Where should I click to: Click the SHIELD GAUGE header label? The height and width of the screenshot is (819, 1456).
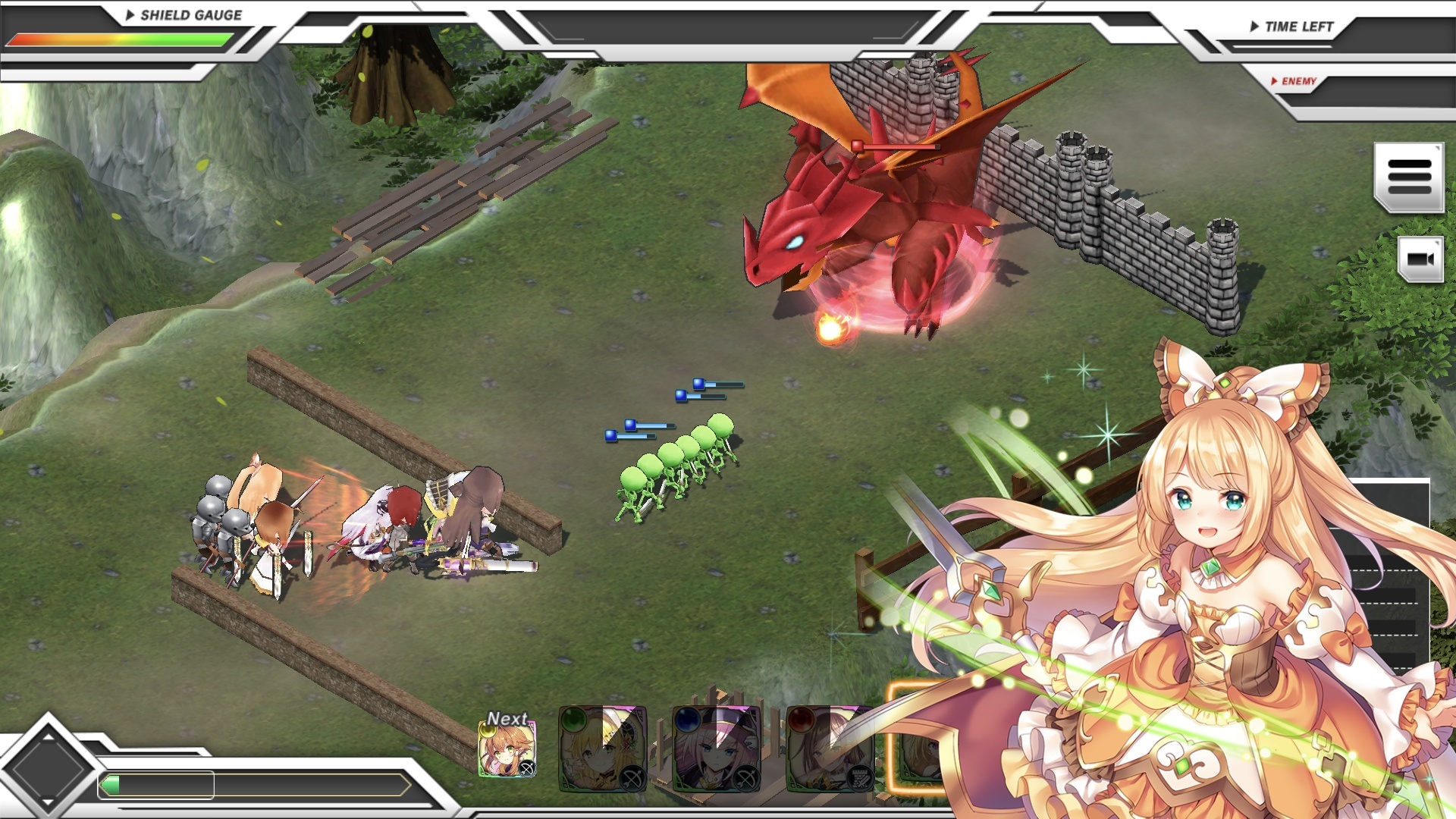point(190,14)
